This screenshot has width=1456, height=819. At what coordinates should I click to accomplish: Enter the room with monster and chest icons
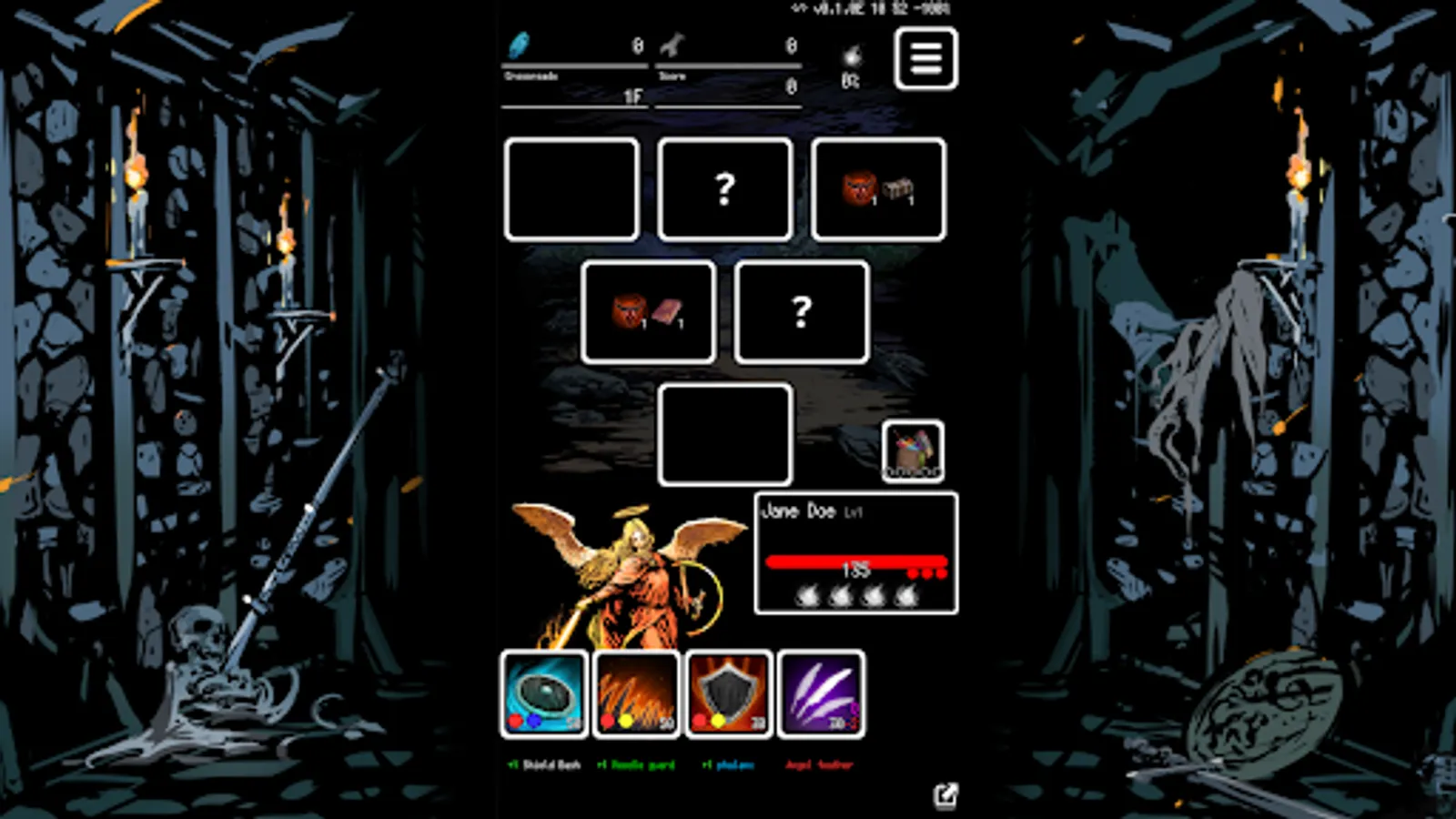(x=876, y=189)
